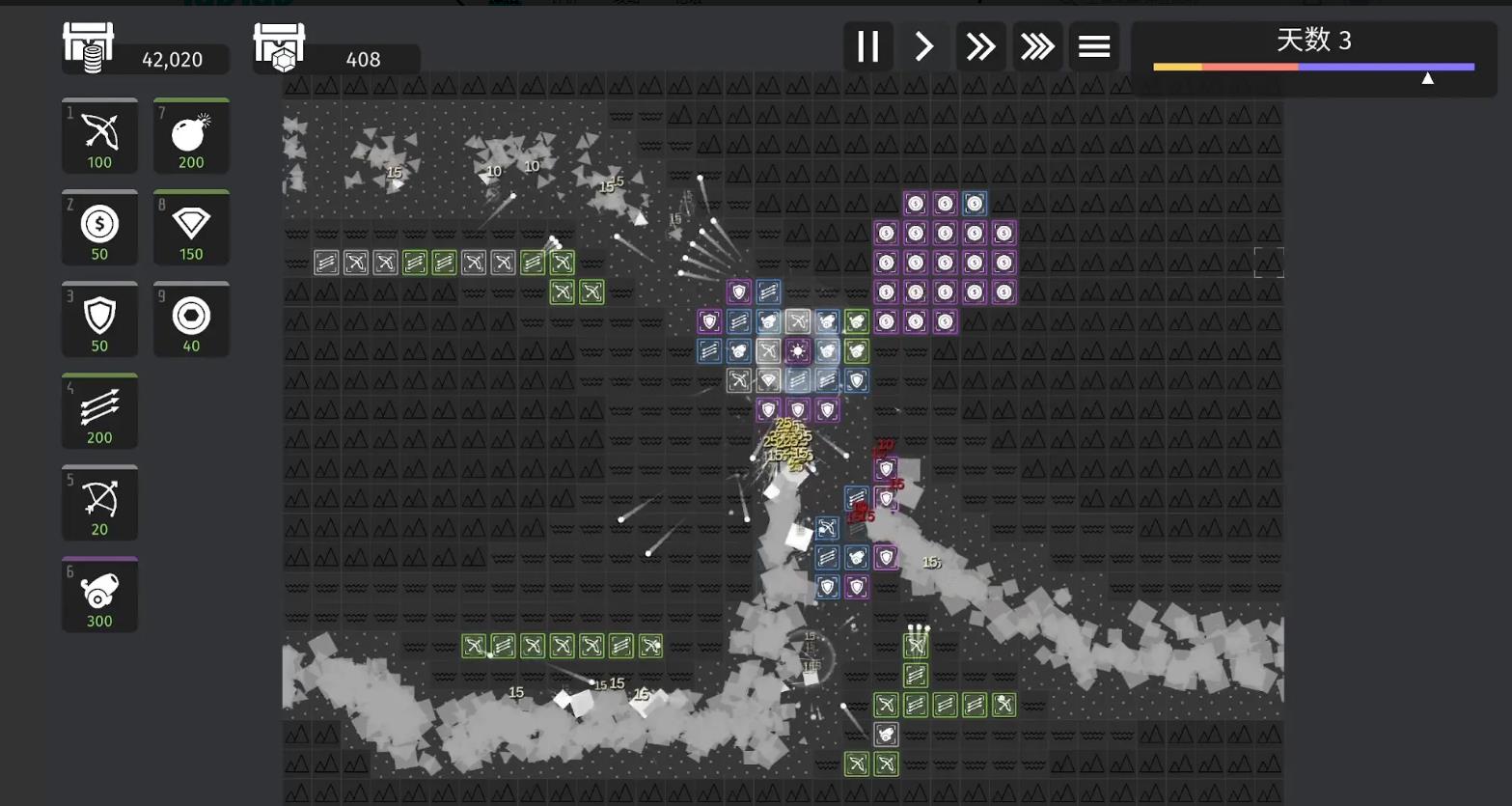Activate triple fast-forward speed
Screen dimensions: 1512x806
coord(1037,46)
